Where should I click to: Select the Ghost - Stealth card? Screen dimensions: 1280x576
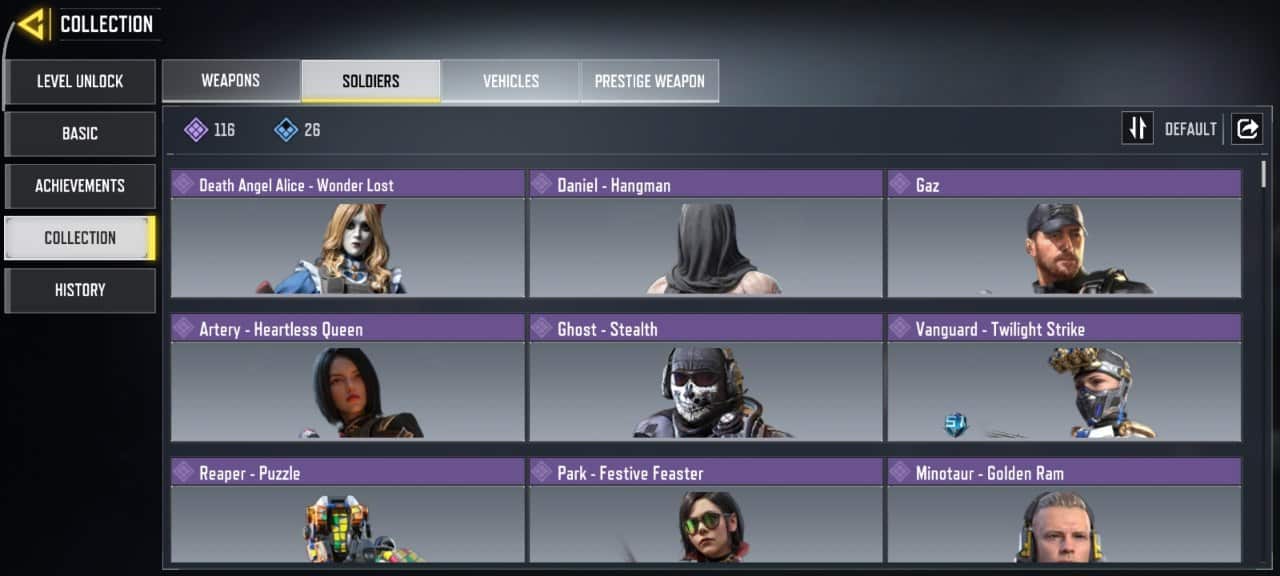coord(706,378)
